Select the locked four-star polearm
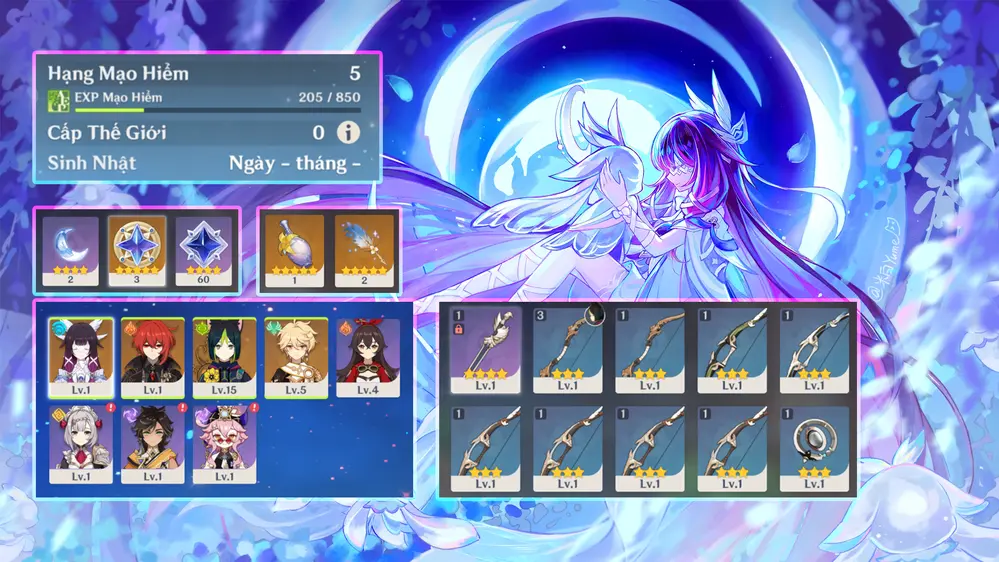This screenshot has height=562, width=999. click(486, 350)
